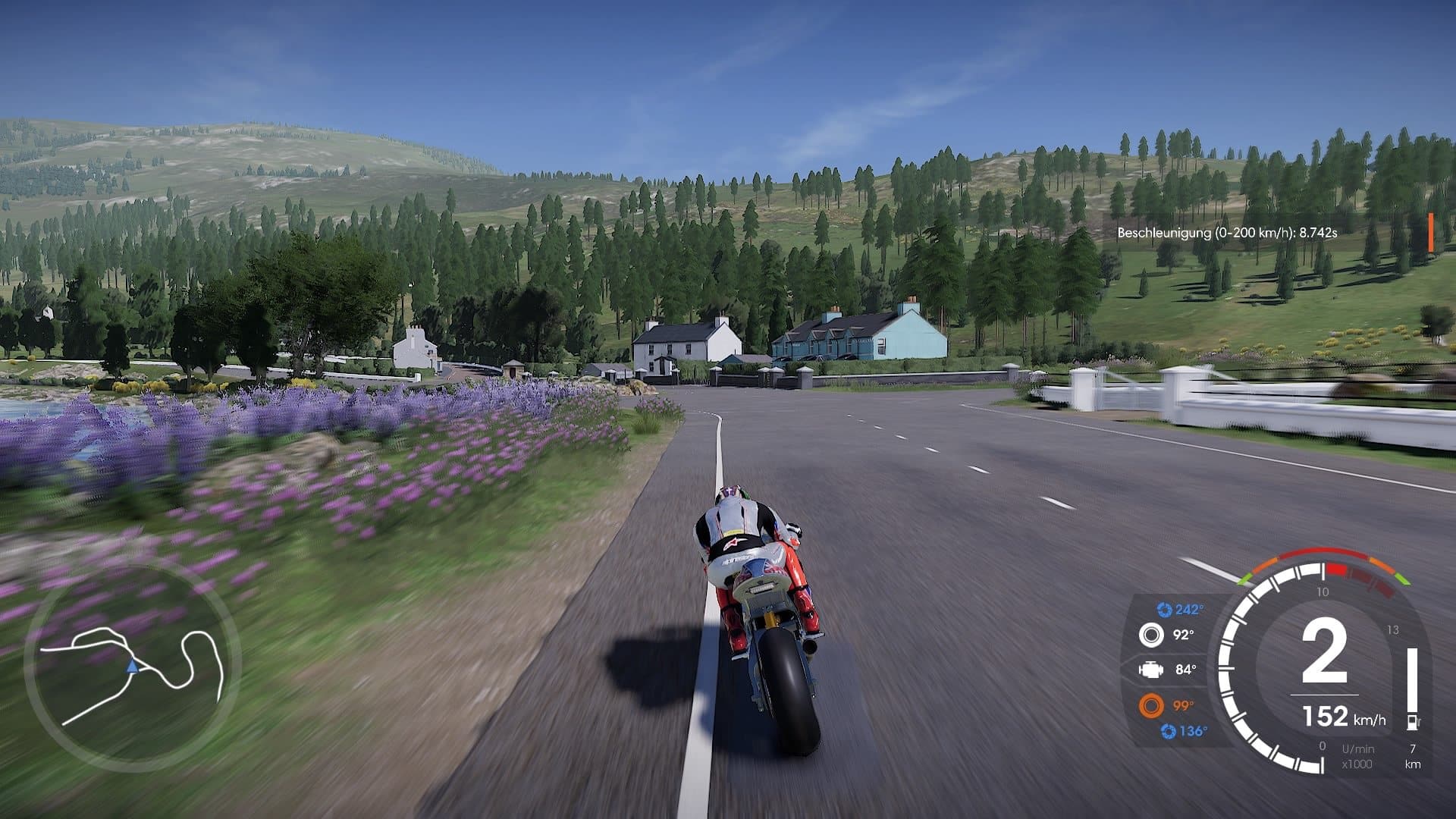
Task: Click the white front tire temperature icon
Action: click(1151, 635)
